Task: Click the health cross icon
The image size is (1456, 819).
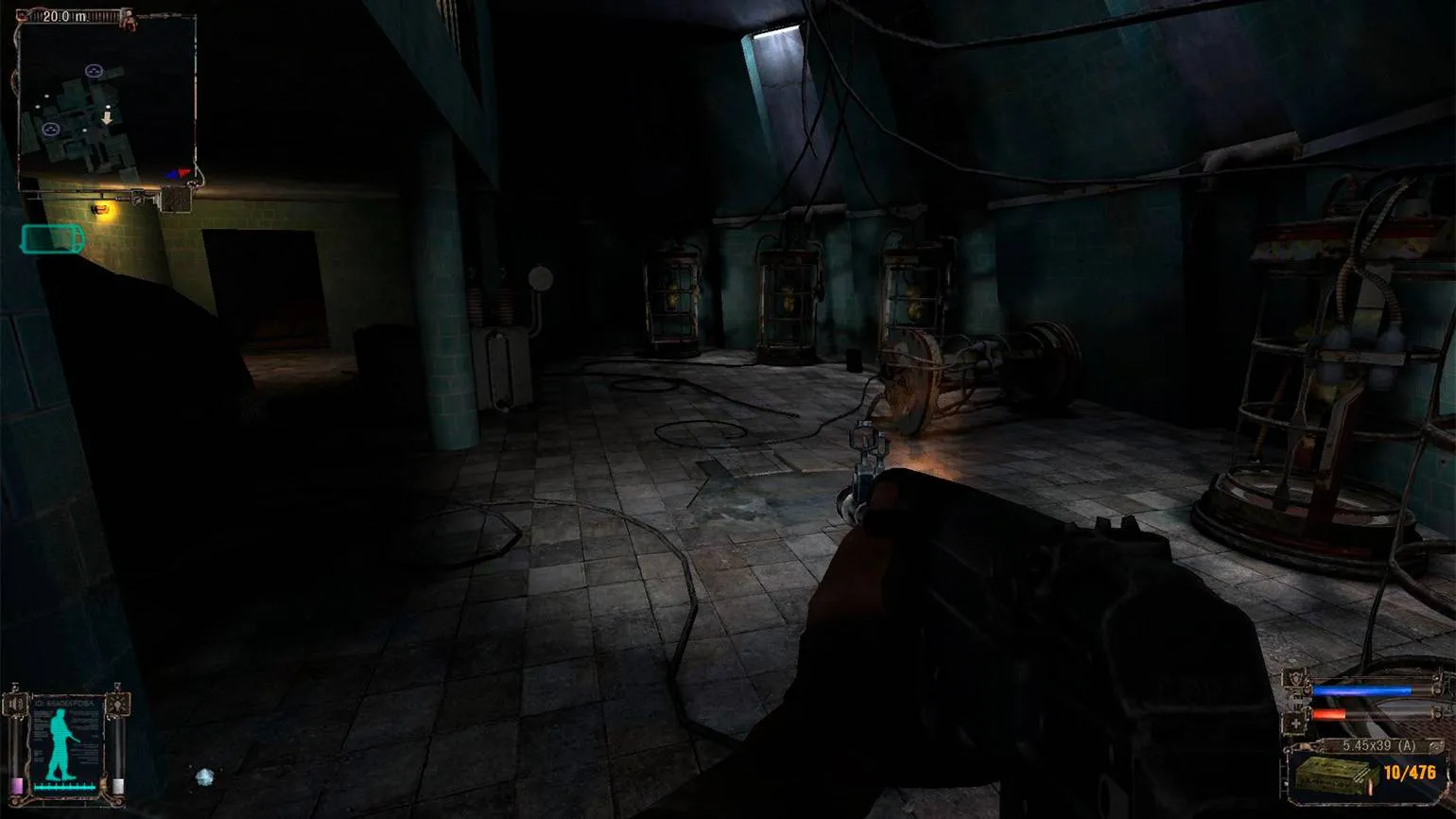Action: [x=1295, y=723]
